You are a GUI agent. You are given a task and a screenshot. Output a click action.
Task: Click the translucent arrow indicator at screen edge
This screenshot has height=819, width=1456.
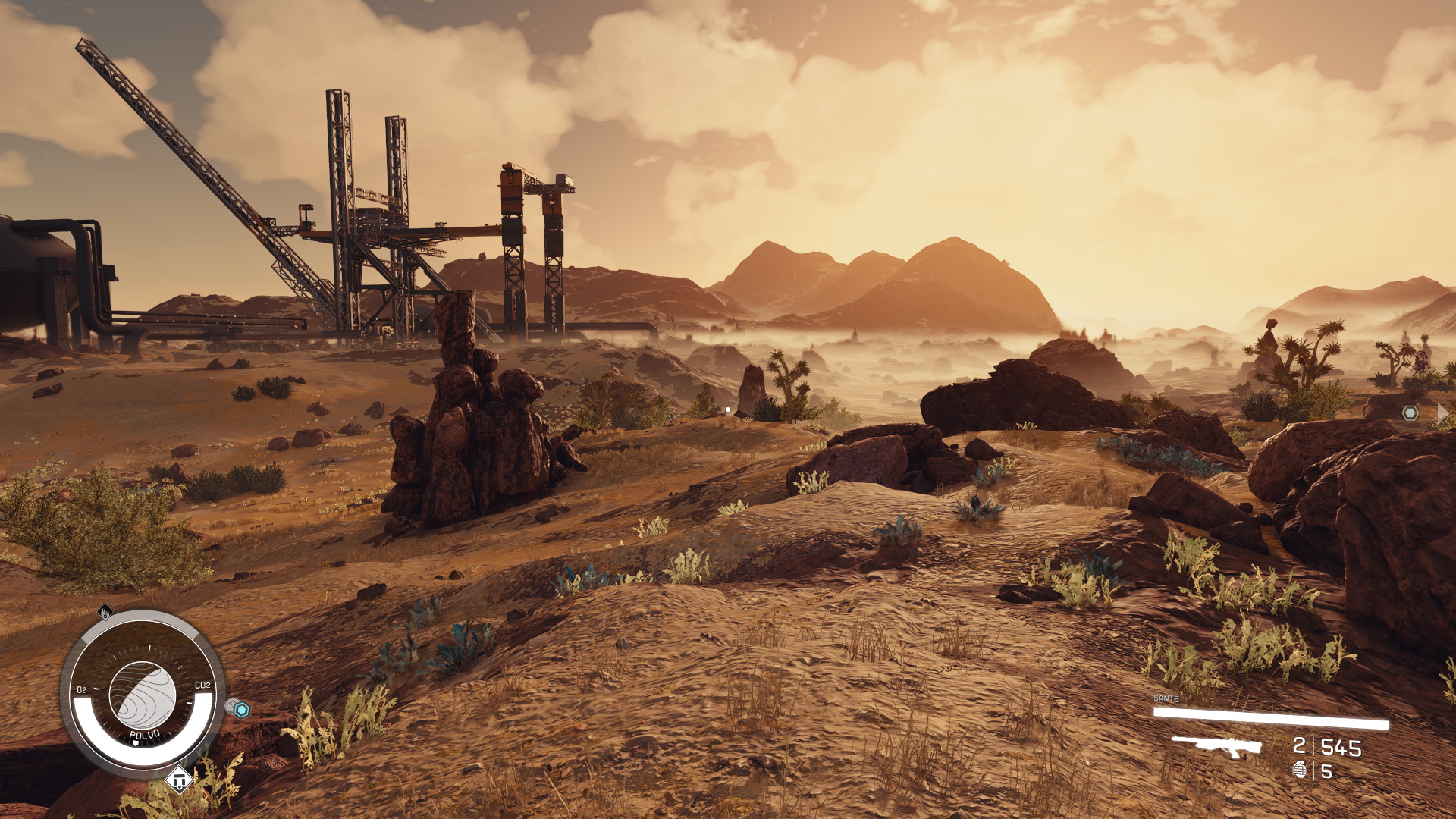coord(1442,413)
